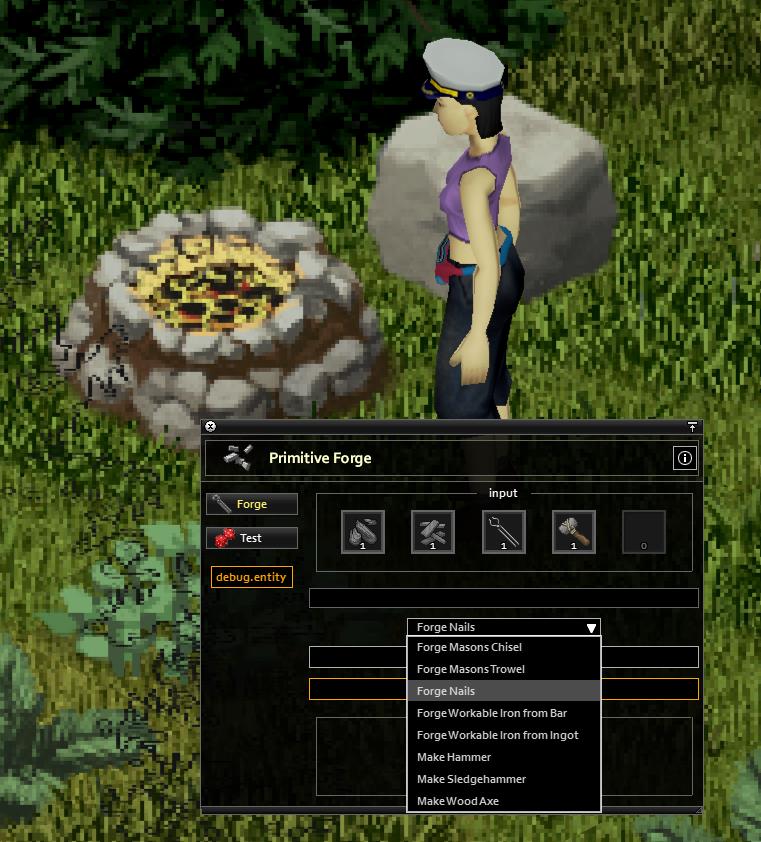Image resolution: width=761 pixels, height=842 pixels.
Task: Choose the Make Wood Axe recipe
Action: coord(457,801)
